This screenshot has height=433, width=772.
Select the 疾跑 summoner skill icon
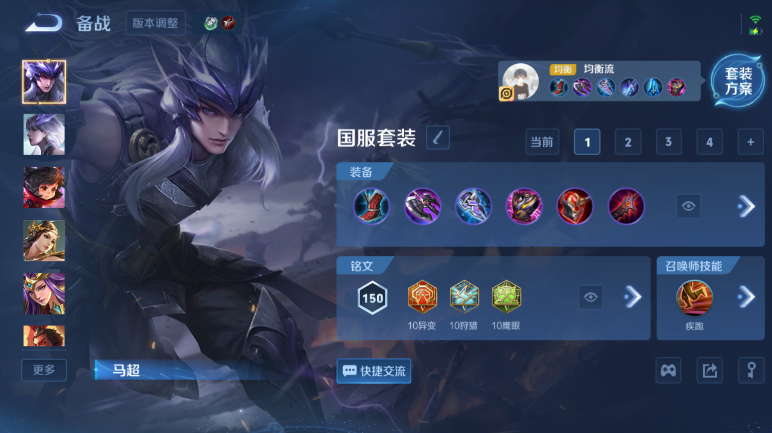694,297
